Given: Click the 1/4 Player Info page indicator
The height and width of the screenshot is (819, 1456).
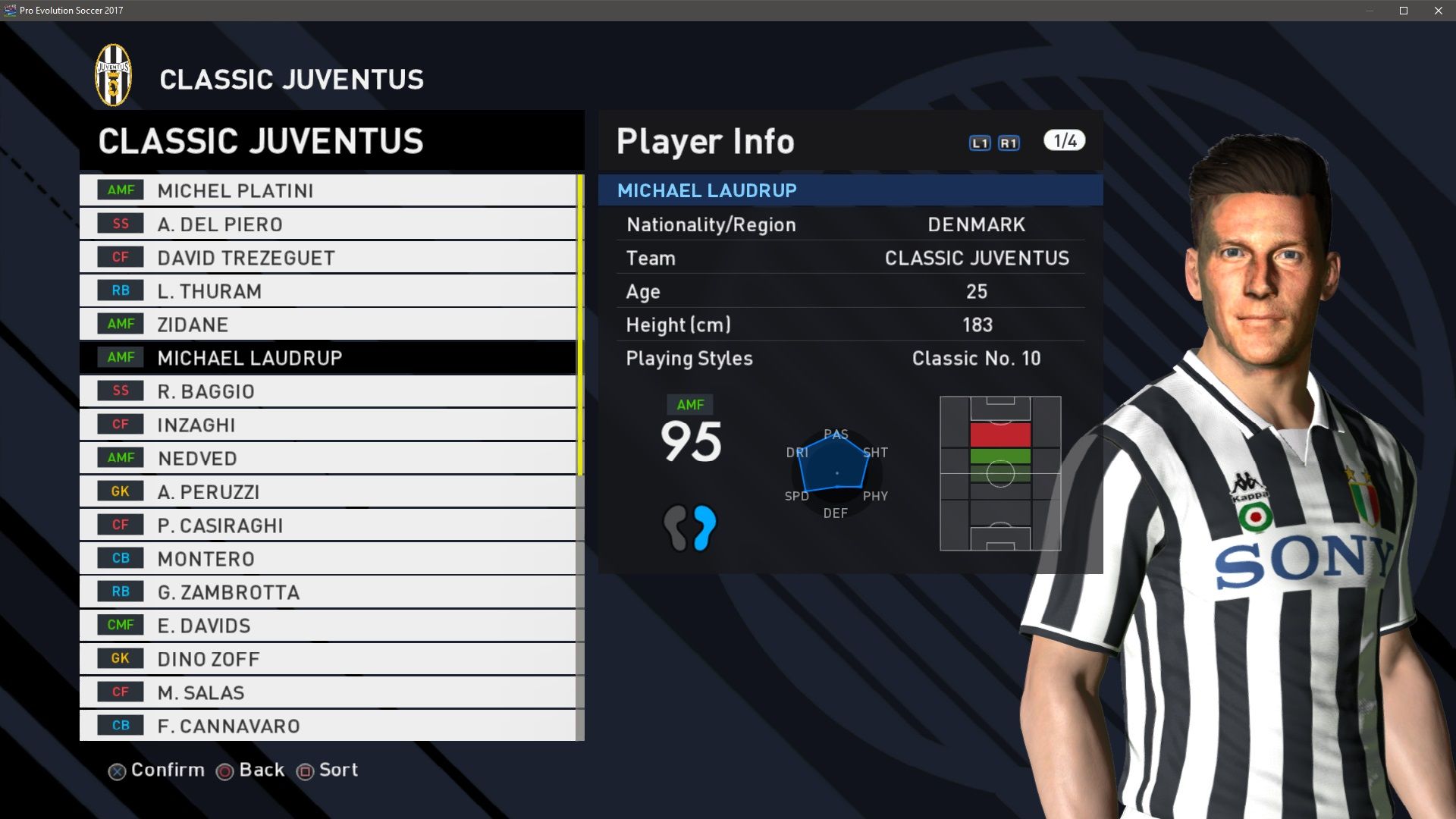Looking at the screenshot, I should 1064,141.
